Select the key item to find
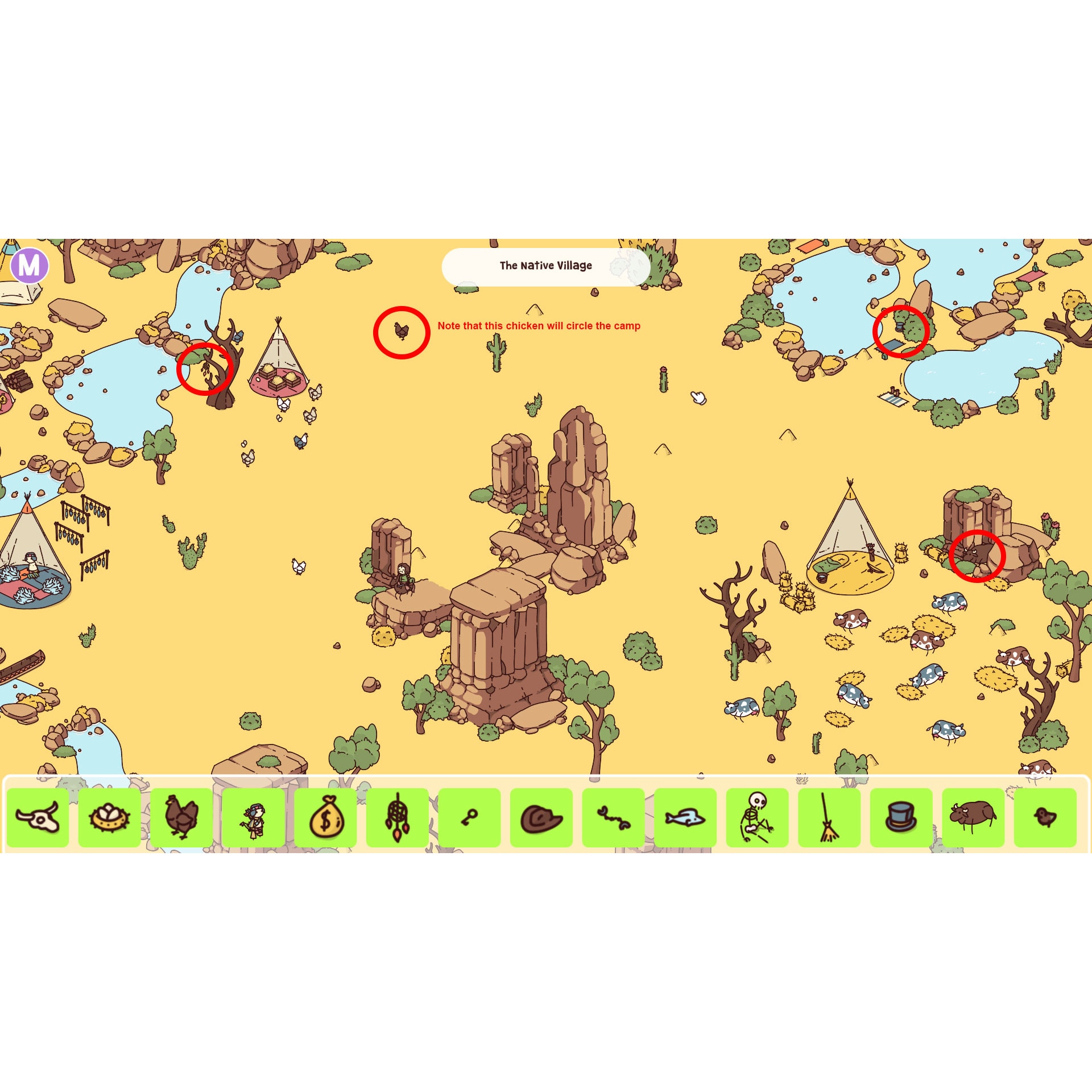Viewport: 1092px width, 1092px height. pyautogui.click(x=469, y=817)
